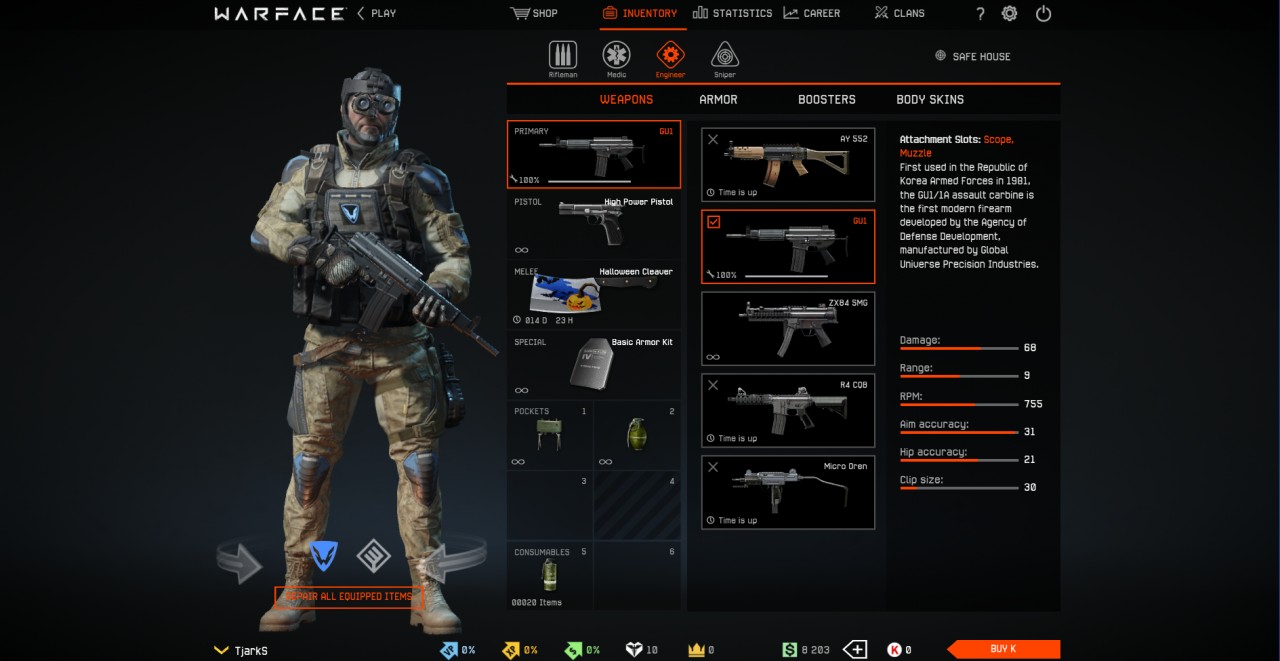This screenshot has height=661, width=1280.
Task: Click the Buy K button
Action: [x=1003, y=649]
